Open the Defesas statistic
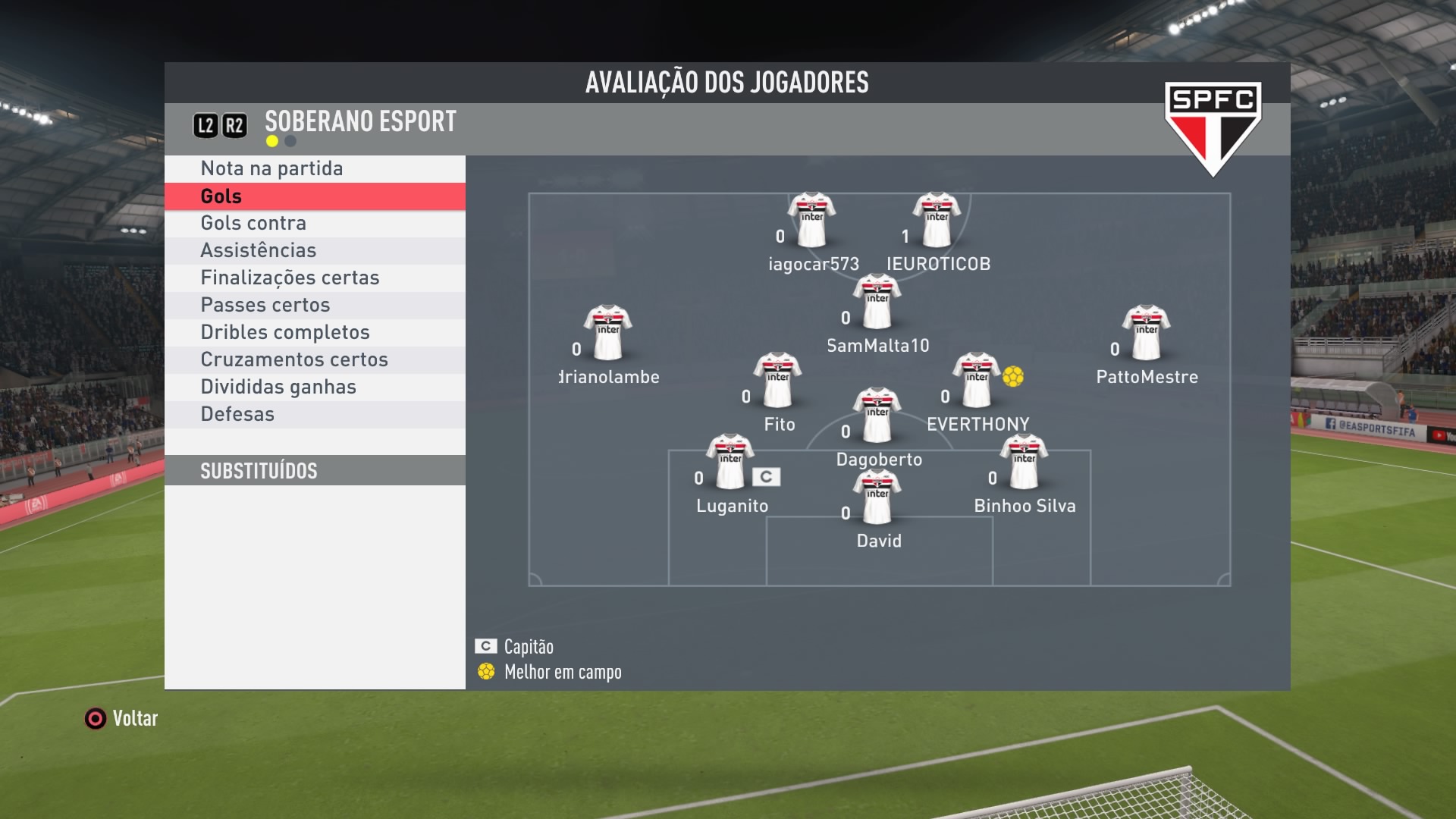 click(x=237, y=414)
